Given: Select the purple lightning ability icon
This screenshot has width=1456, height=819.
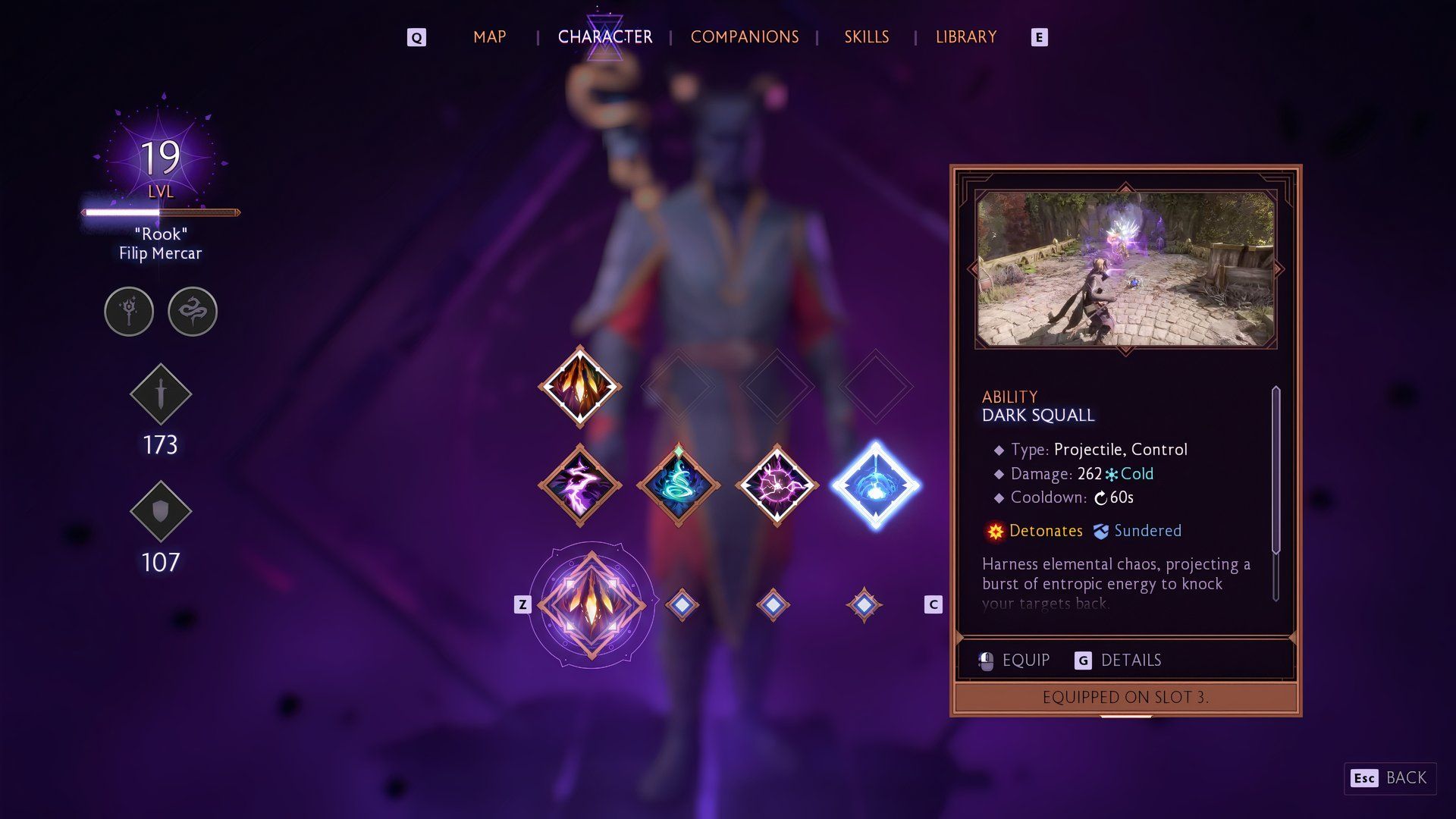Looking at the screenshot, I should [579, 485].
